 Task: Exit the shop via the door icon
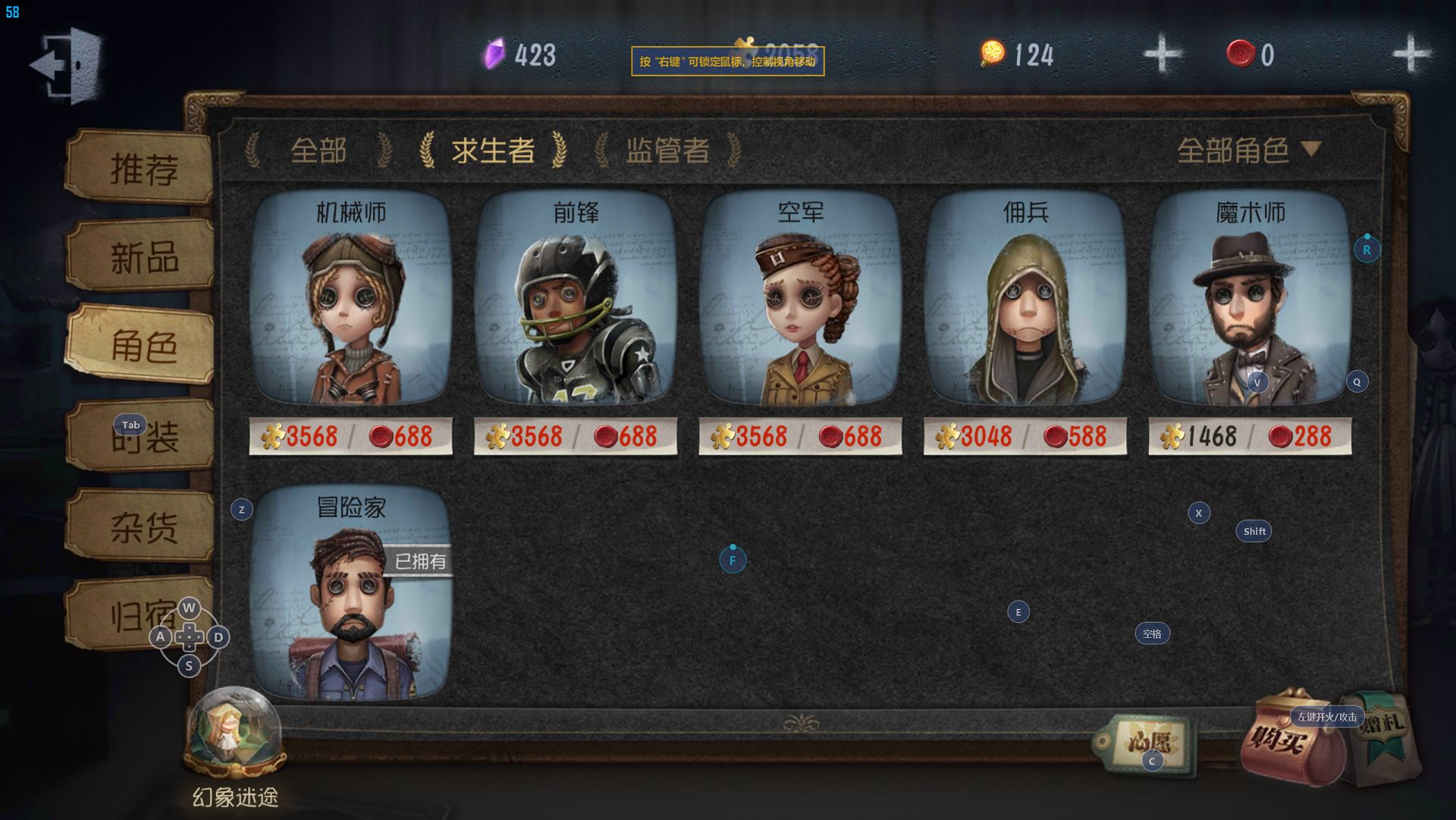point(67,64)
